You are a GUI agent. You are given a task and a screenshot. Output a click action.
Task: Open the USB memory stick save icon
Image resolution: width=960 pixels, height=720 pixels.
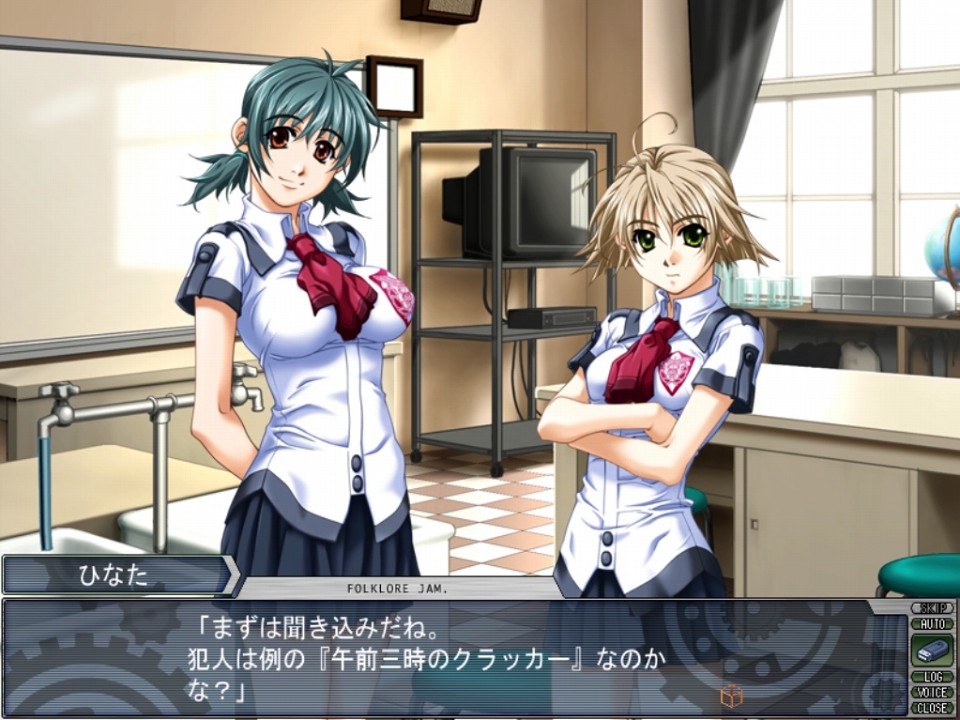pyautogui.click(x=932, y=650)
